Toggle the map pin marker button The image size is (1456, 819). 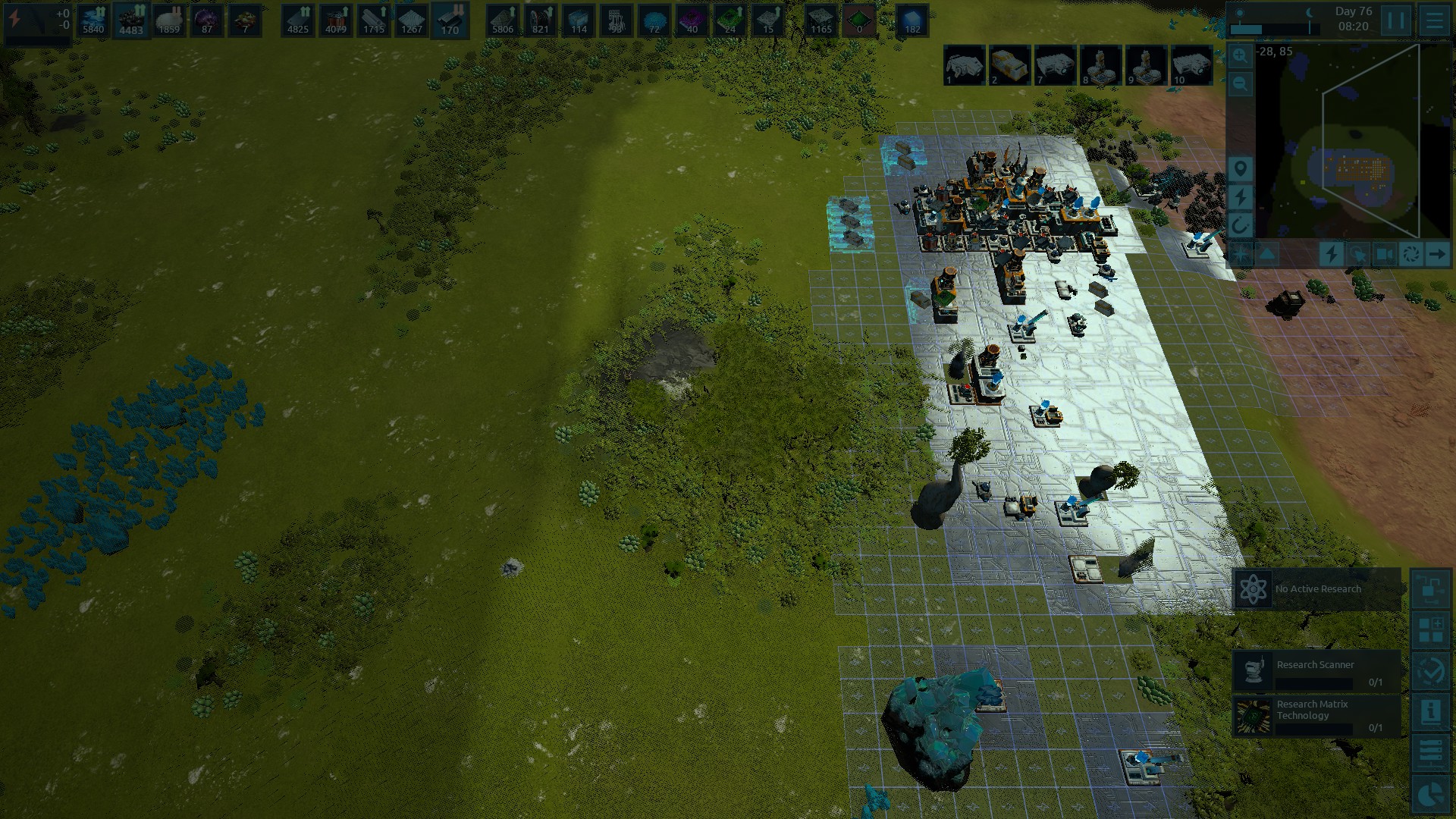[1241, 168]
